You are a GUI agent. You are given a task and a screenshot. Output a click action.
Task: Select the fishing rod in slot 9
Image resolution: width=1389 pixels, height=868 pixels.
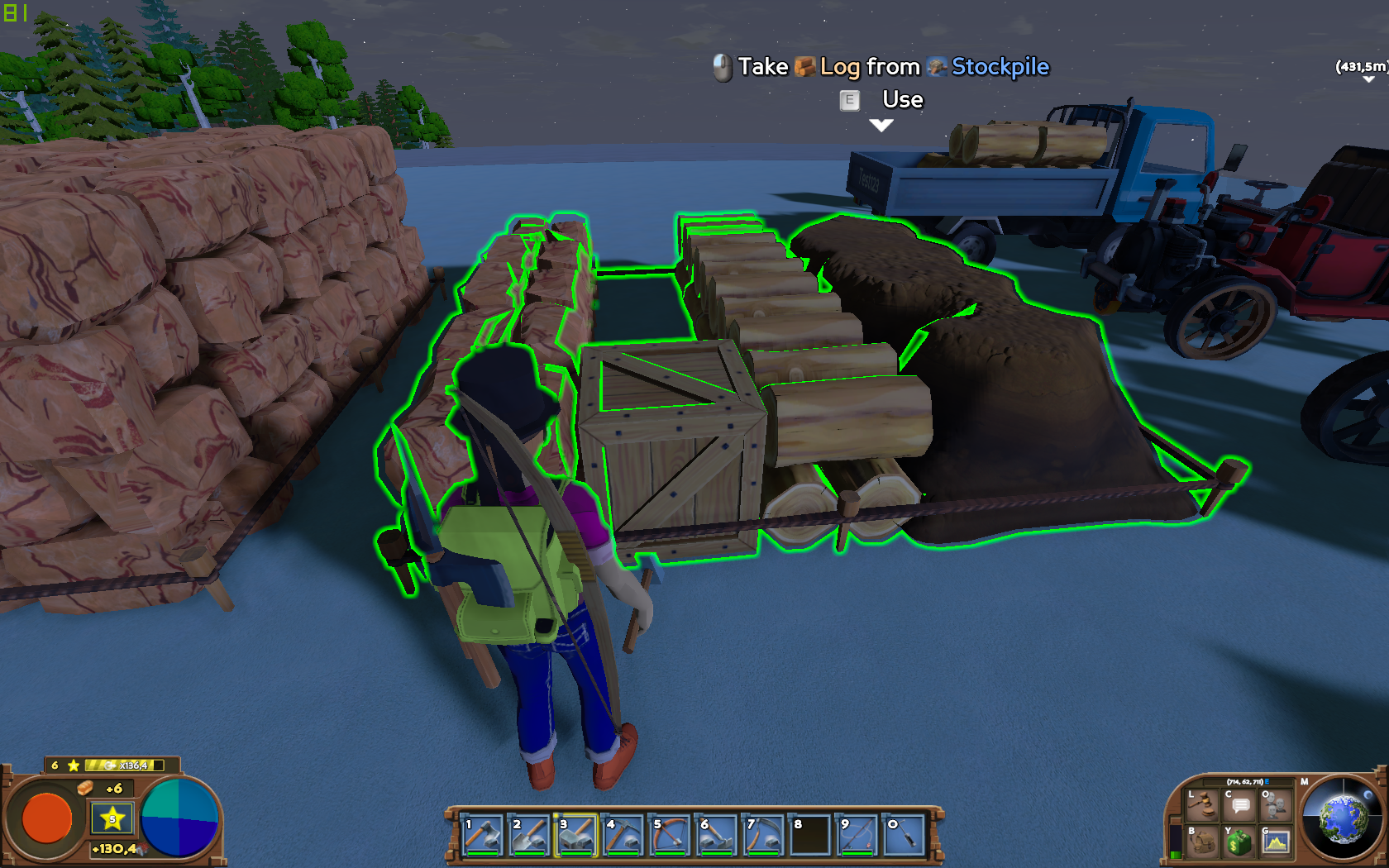point(858,835)
